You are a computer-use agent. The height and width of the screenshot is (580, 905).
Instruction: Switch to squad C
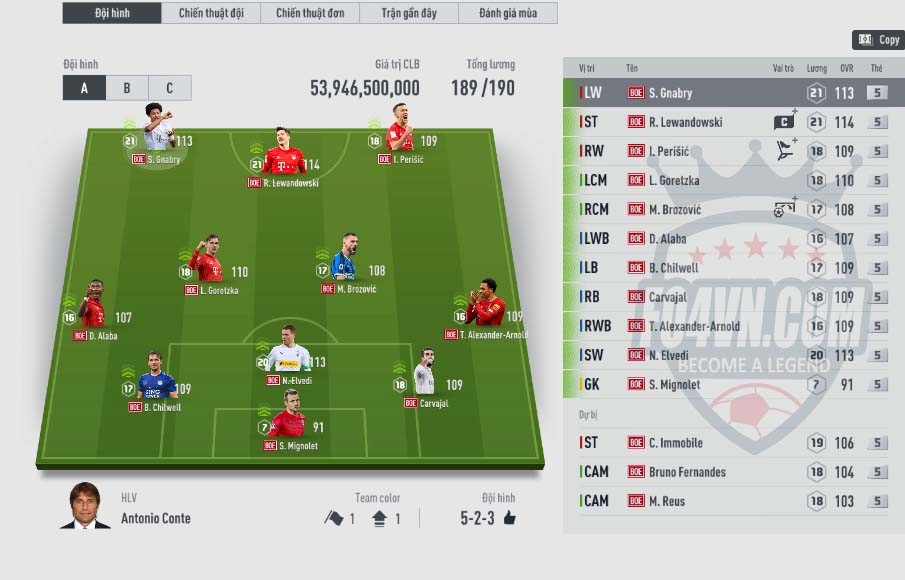tap(169, 88)
